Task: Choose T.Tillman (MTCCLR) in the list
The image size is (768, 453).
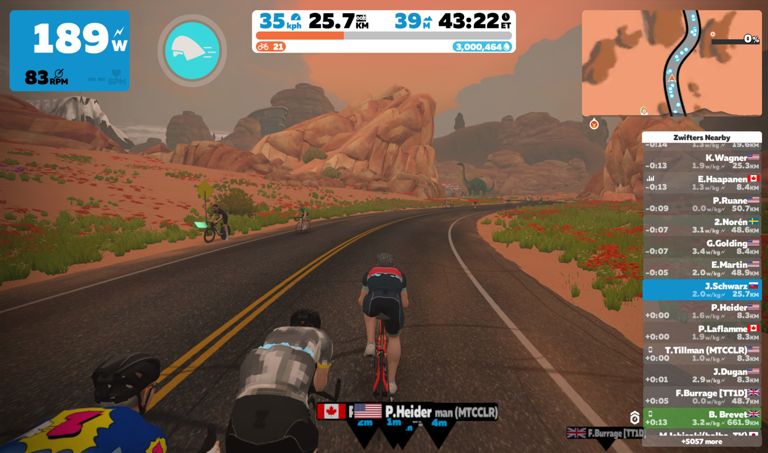Action: [702, 353]
